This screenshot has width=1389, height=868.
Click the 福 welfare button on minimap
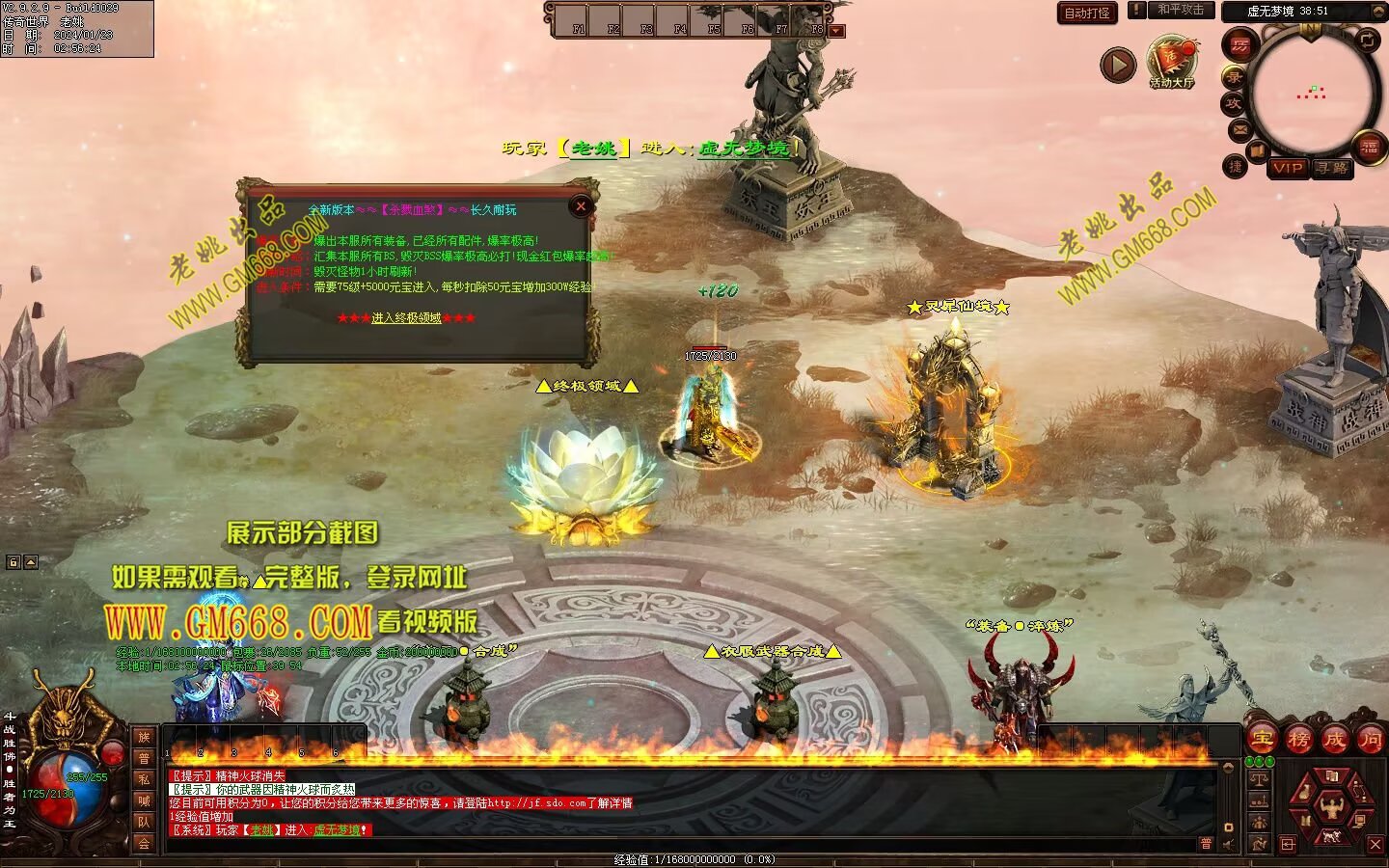point(1369,147)
